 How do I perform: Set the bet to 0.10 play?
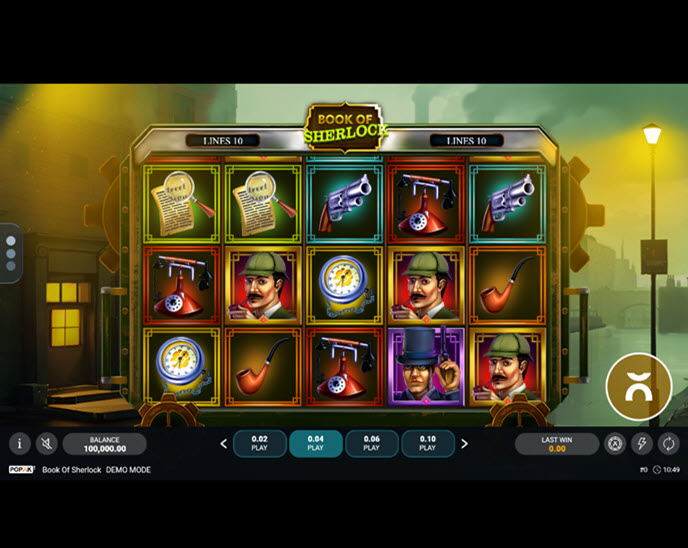[x=428, y=444]
